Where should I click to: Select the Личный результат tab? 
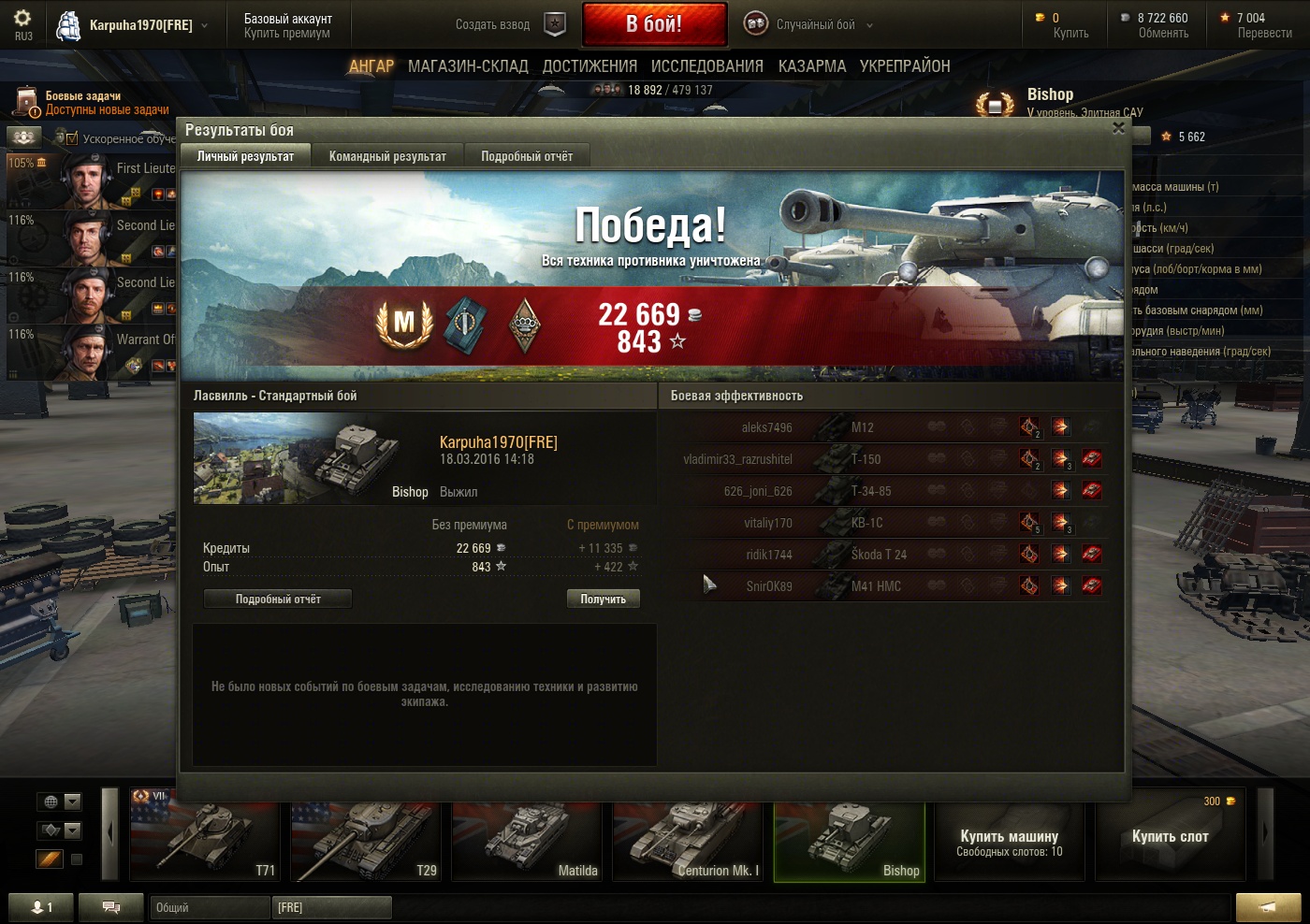[x=245, y=156]
